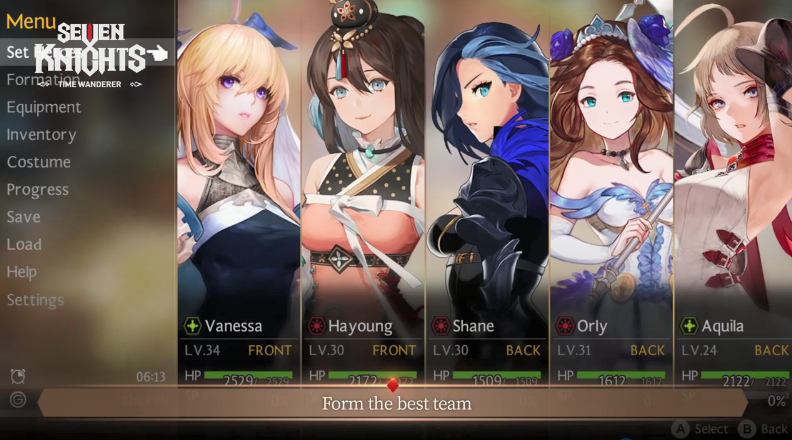
Task: Open the Formation menu entry
Action: click(42, 79)
